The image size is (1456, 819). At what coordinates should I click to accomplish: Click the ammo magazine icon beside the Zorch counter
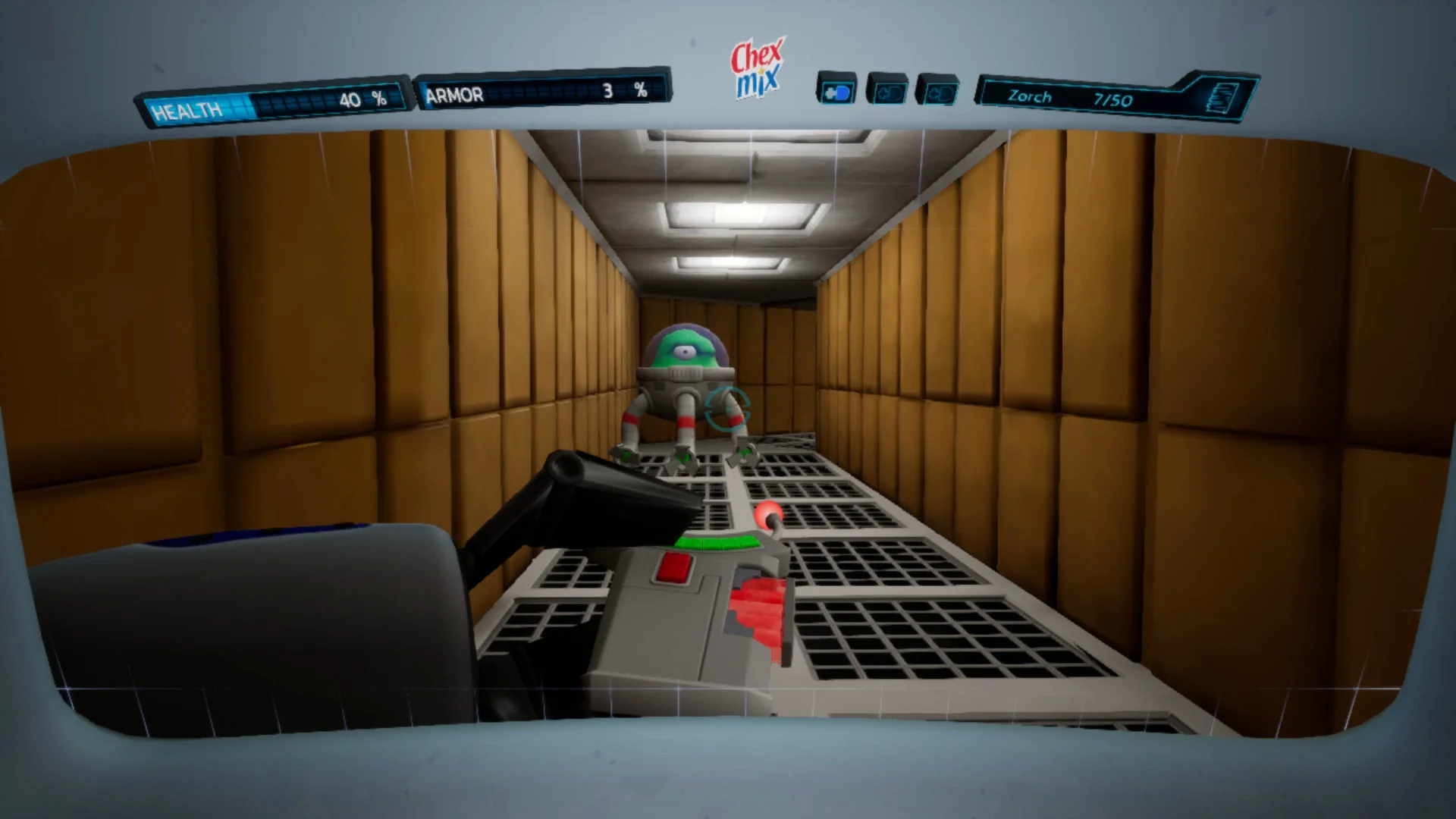coord(1221,97)
